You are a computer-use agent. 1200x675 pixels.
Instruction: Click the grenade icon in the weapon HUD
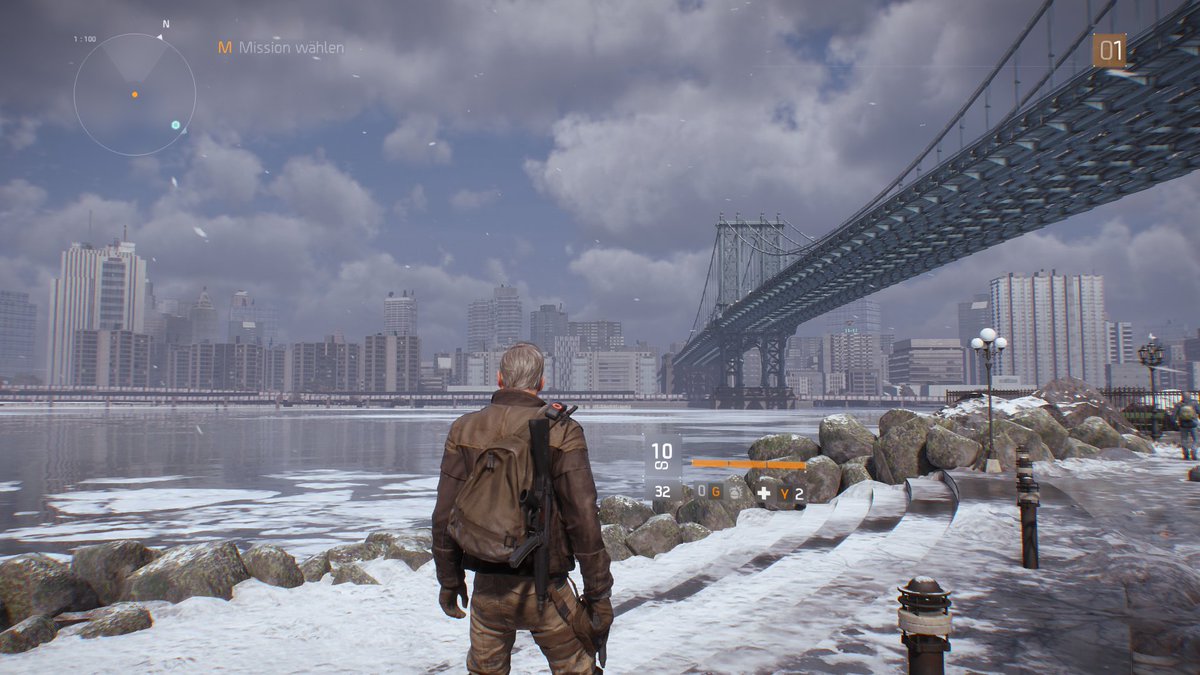click(x=735, y=491)
